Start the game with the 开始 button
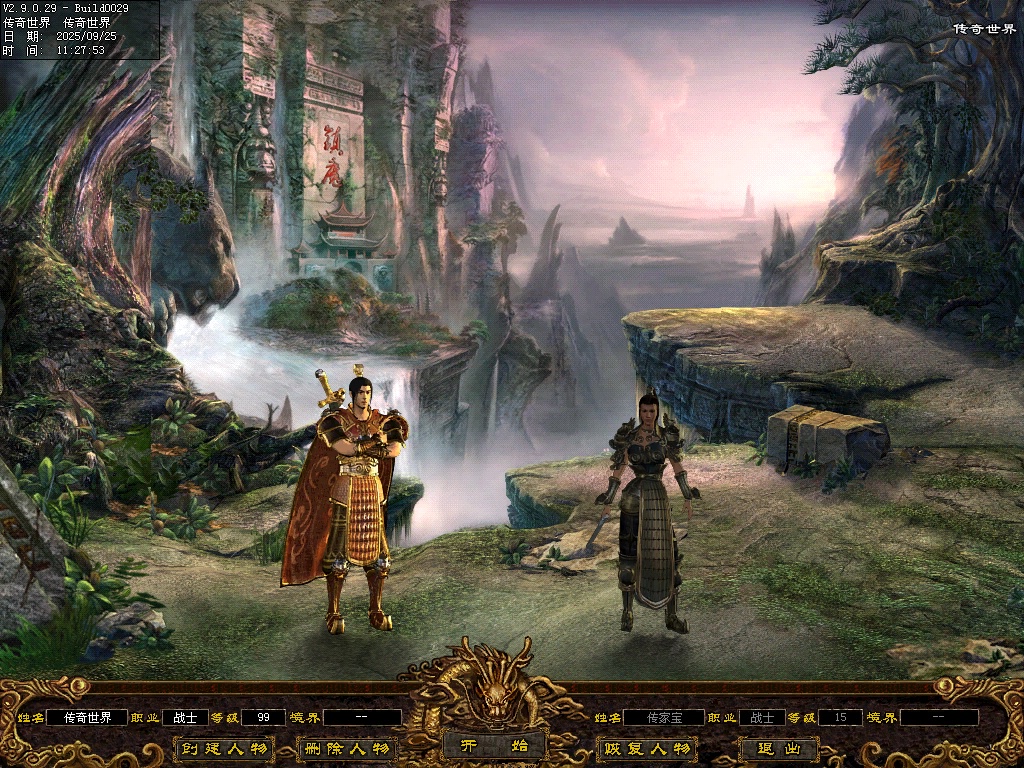 coord(494,745)
